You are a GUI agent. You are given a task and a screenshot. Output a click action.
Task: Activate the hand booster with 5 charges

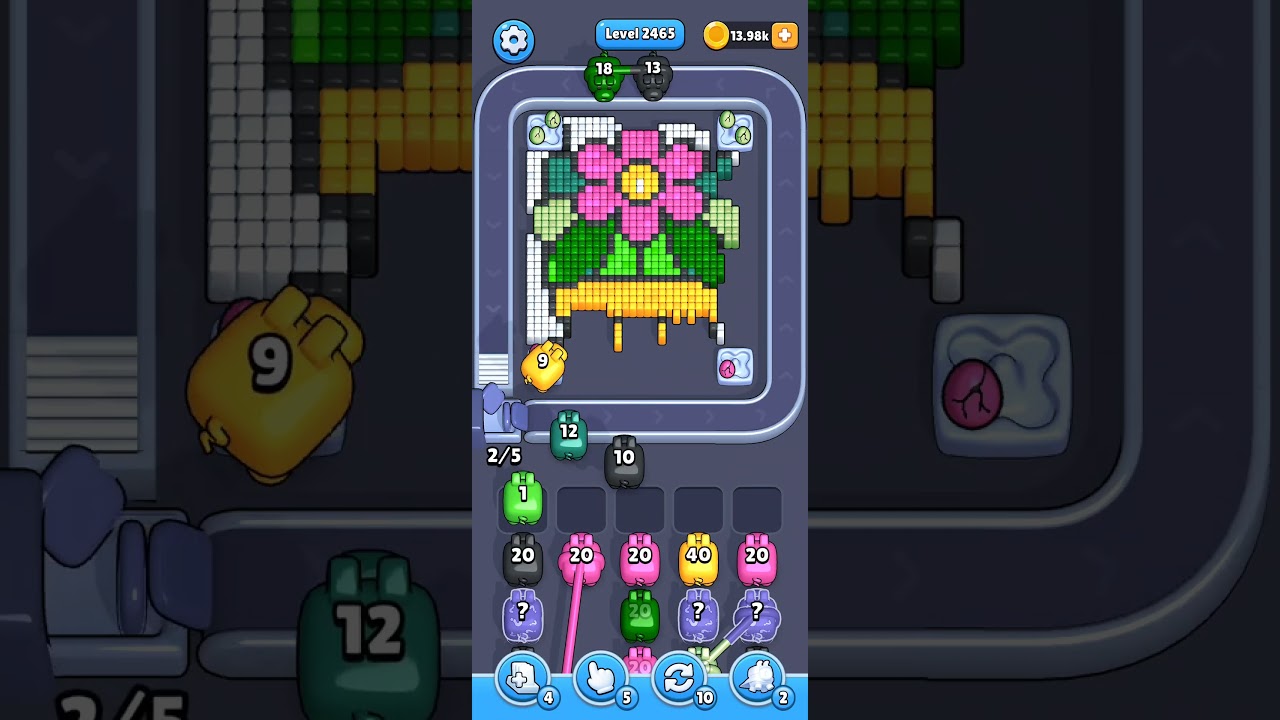[599, 678]
